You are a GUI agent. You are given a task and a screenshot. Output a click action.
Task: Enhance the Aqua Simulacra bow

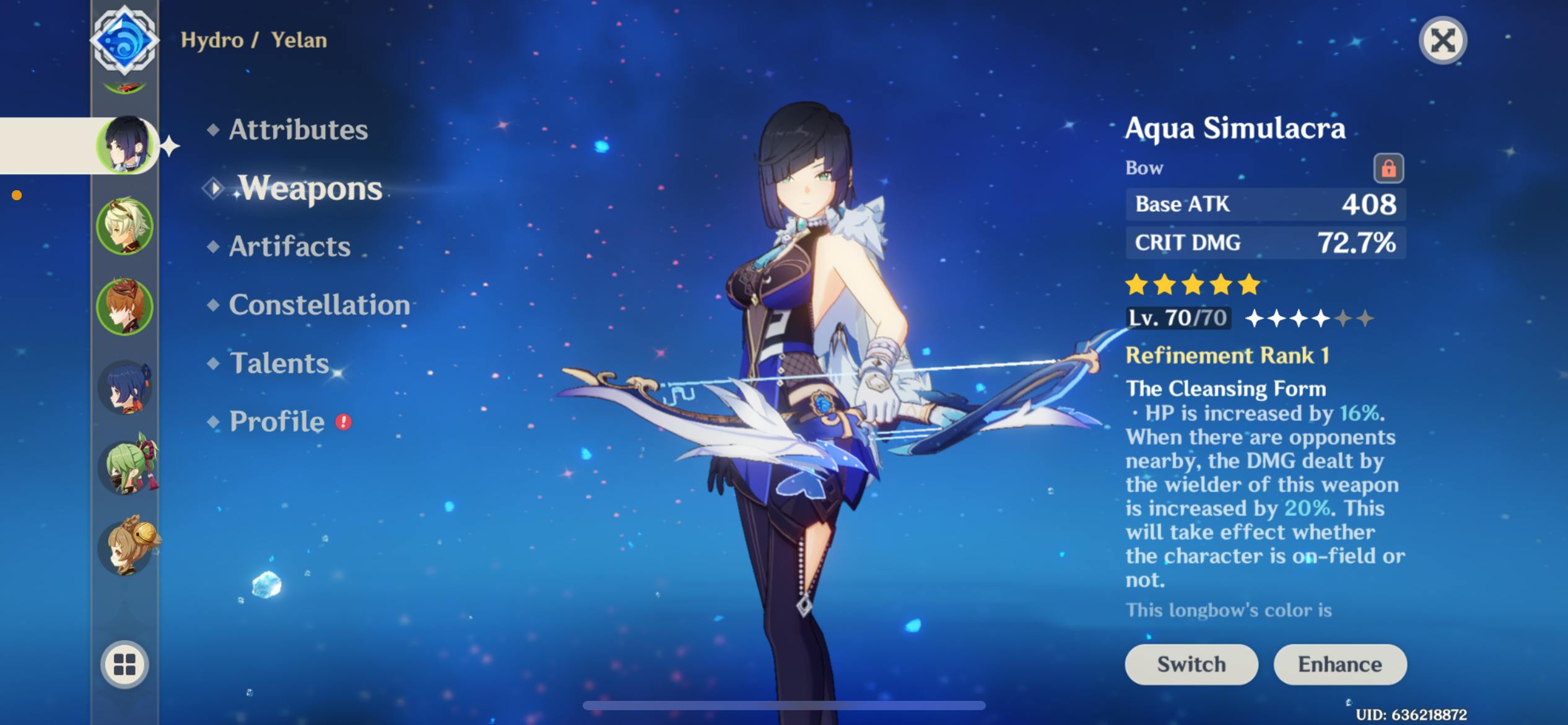point(1339,664)
